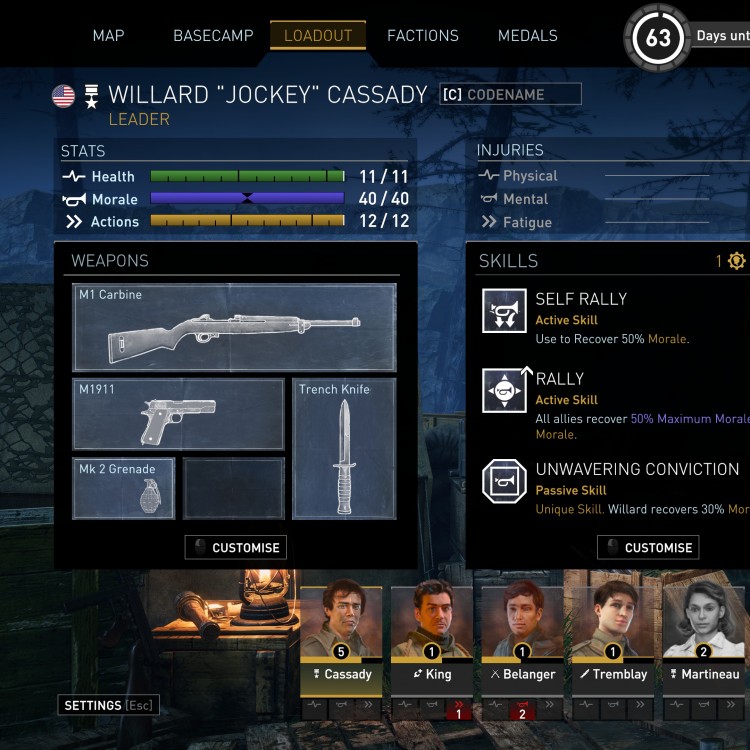Customise weapons loadout
Screen dimensions: 750x750
point(236,548)
